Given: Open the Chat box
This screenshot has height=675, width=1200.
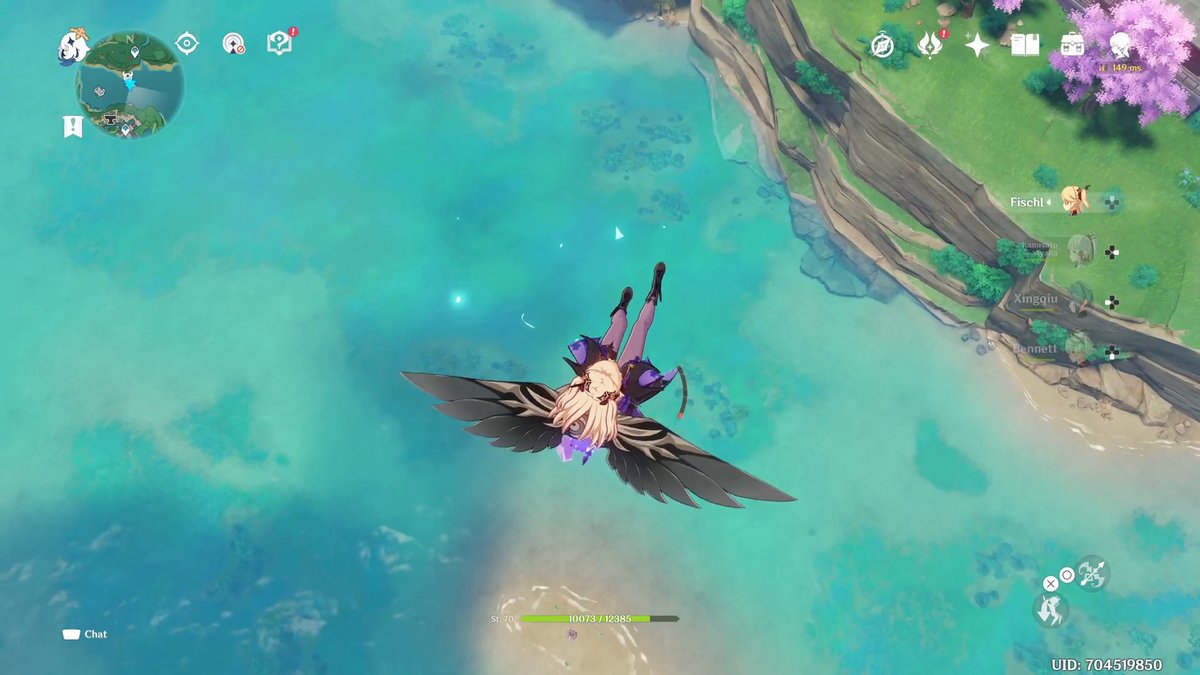Looking at the screenshot, I should click(86, 634).
